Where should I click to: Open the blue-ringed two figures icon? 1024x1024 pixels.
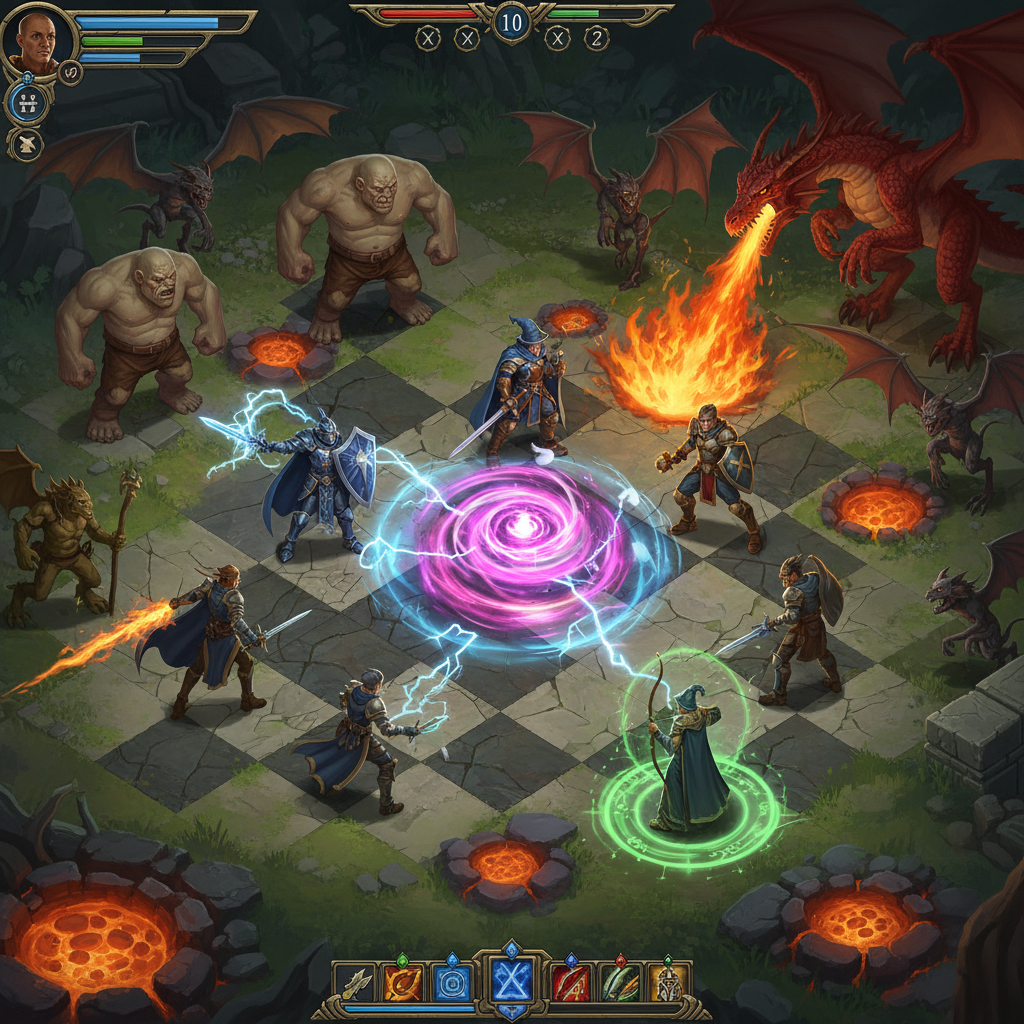point(26,103)
